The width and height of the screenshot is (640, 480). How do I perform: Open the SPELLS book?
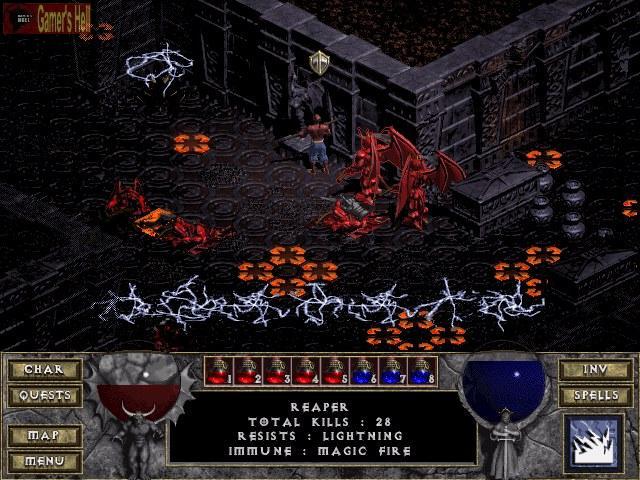coord(596,395)
